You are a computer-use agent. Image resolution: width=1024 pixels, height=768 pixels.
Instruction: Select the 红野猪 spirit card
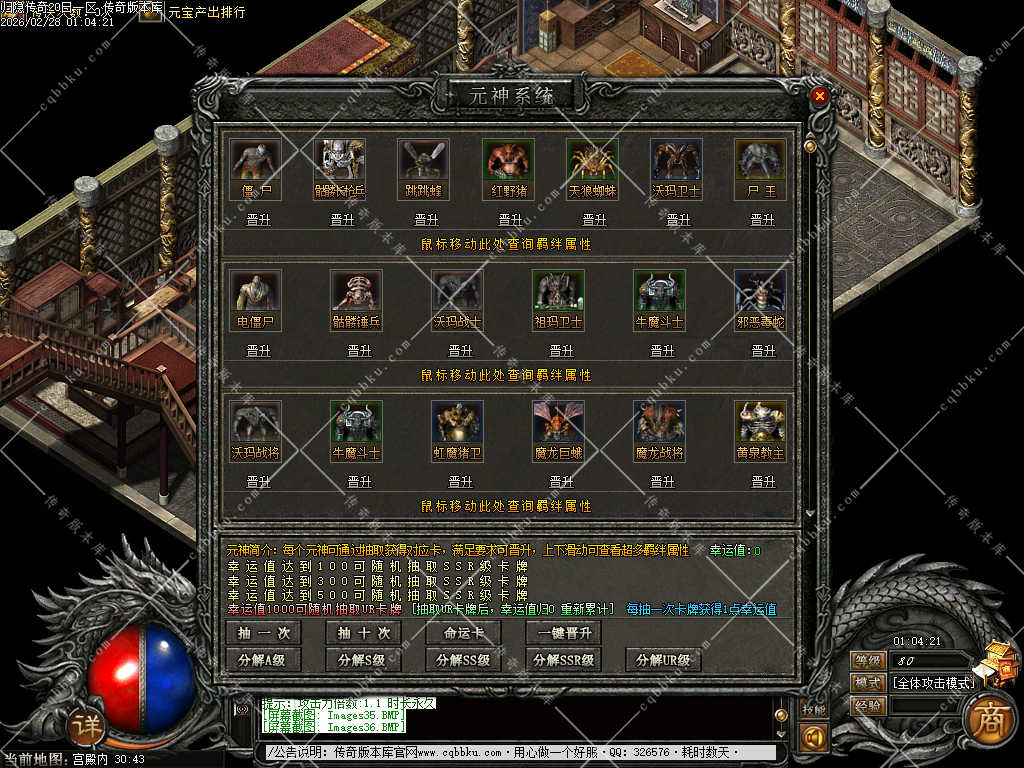click(509, 160)
